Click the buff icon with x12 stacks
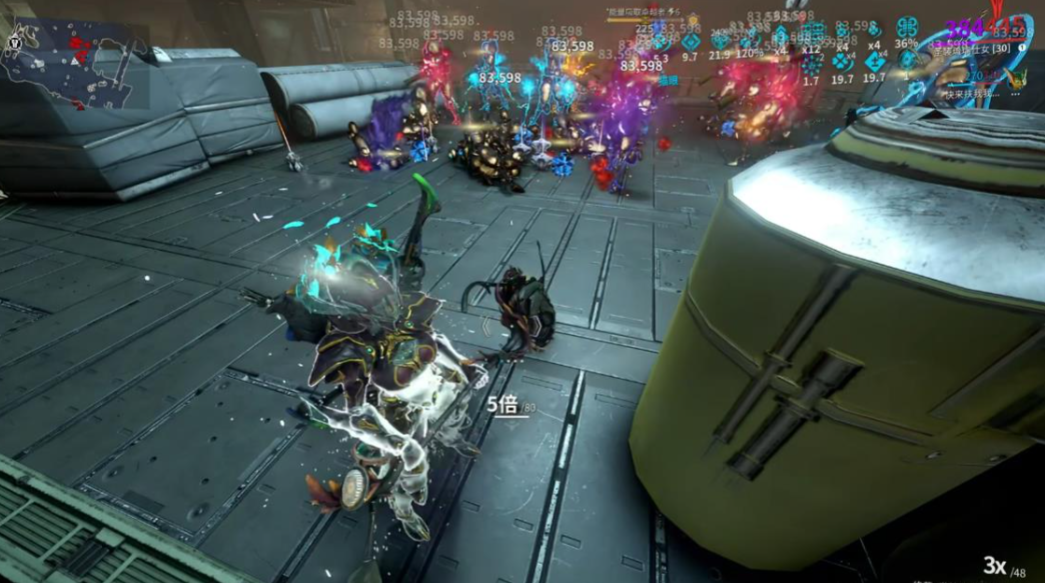This screenshot has height=583, width=1045. (812, 33)
